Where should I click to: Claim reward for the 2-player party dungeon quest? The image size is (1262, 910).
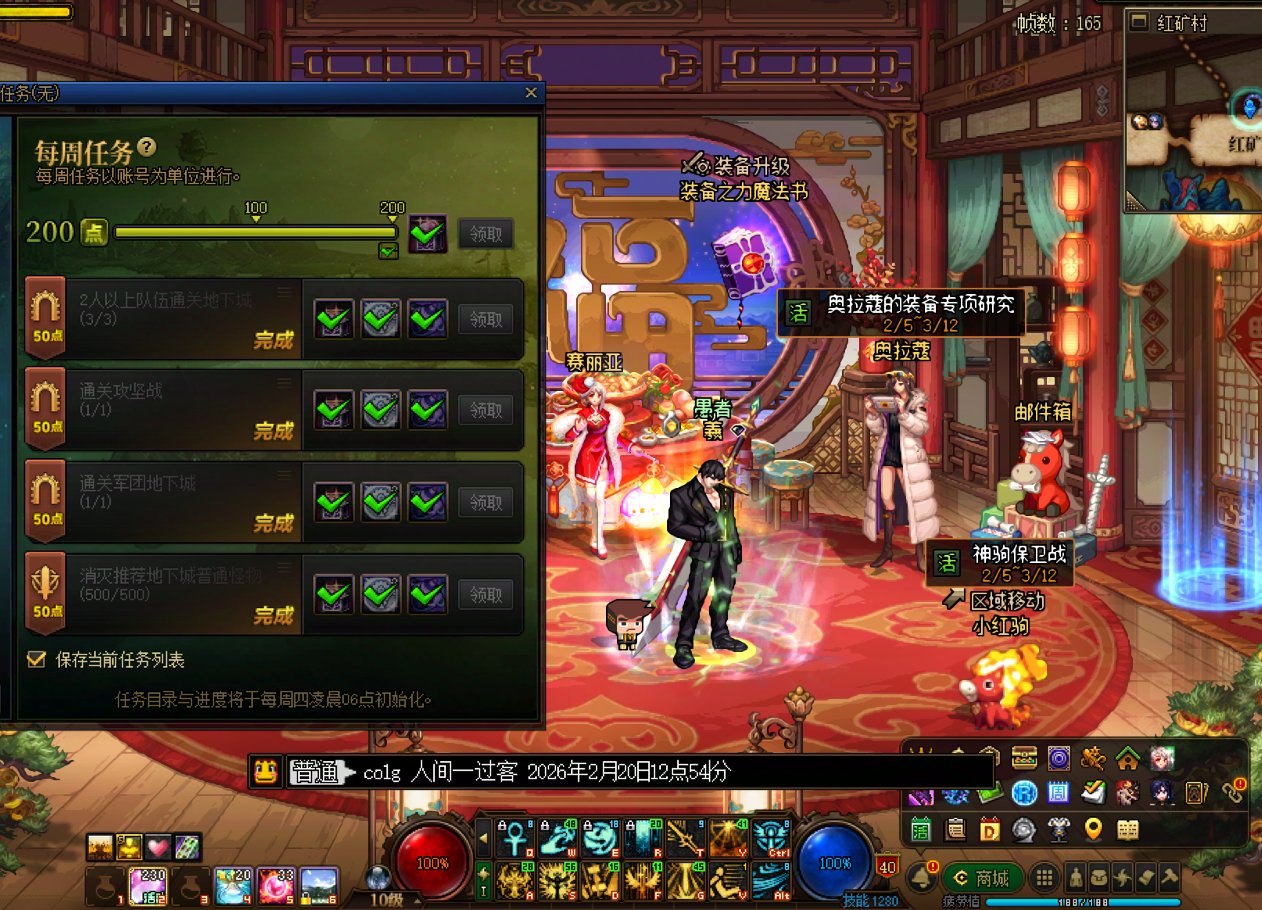tap(486, 319)
